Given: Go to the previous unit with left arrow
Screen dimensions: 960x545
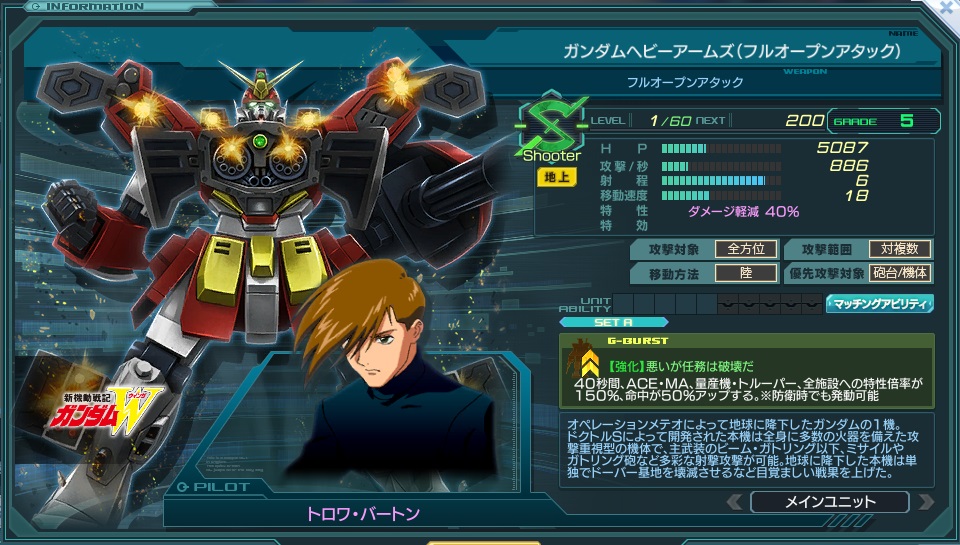Looking at the screenshot, I should click(735, 502).
